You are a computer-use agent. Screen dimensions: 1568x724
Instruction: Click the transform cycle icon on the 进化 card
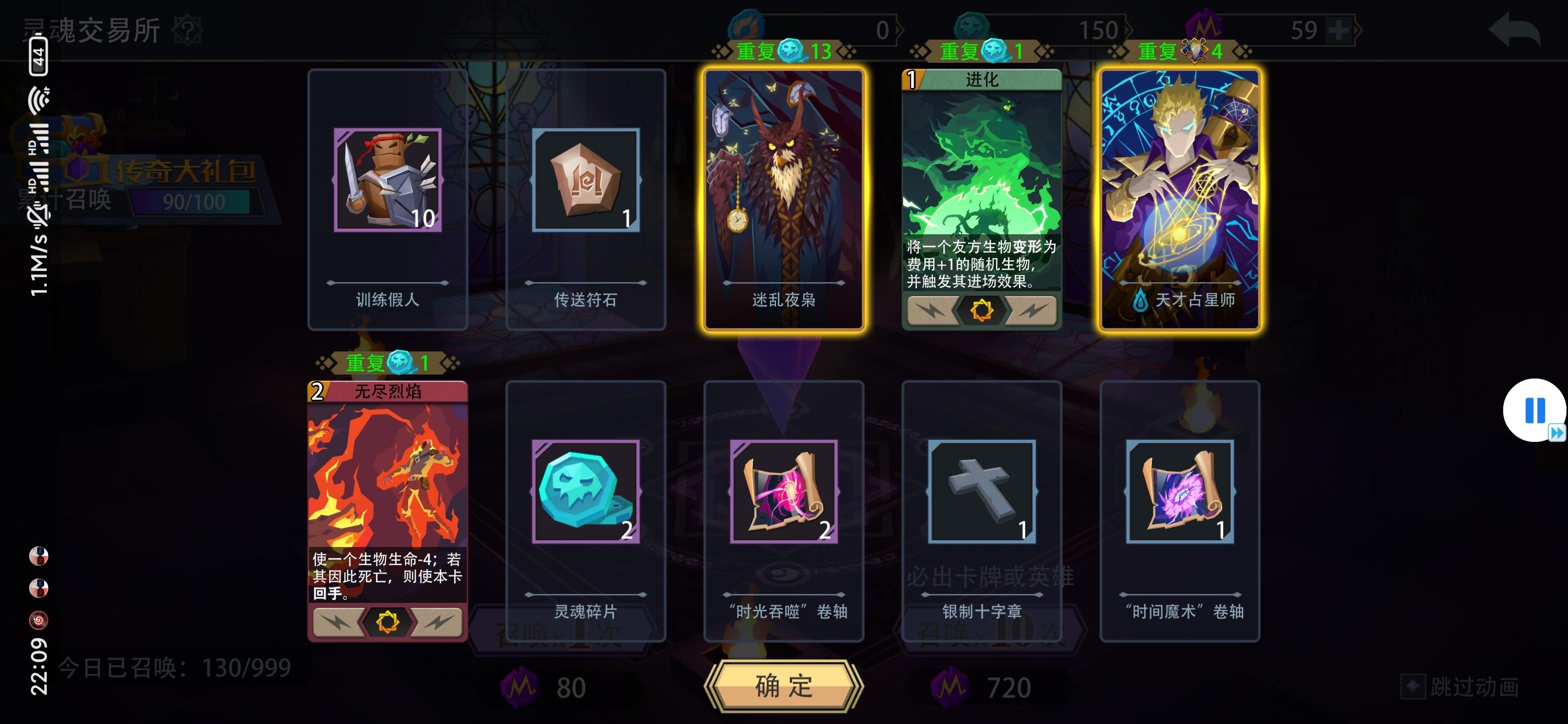pyautogui.click(x=982, y=311)
